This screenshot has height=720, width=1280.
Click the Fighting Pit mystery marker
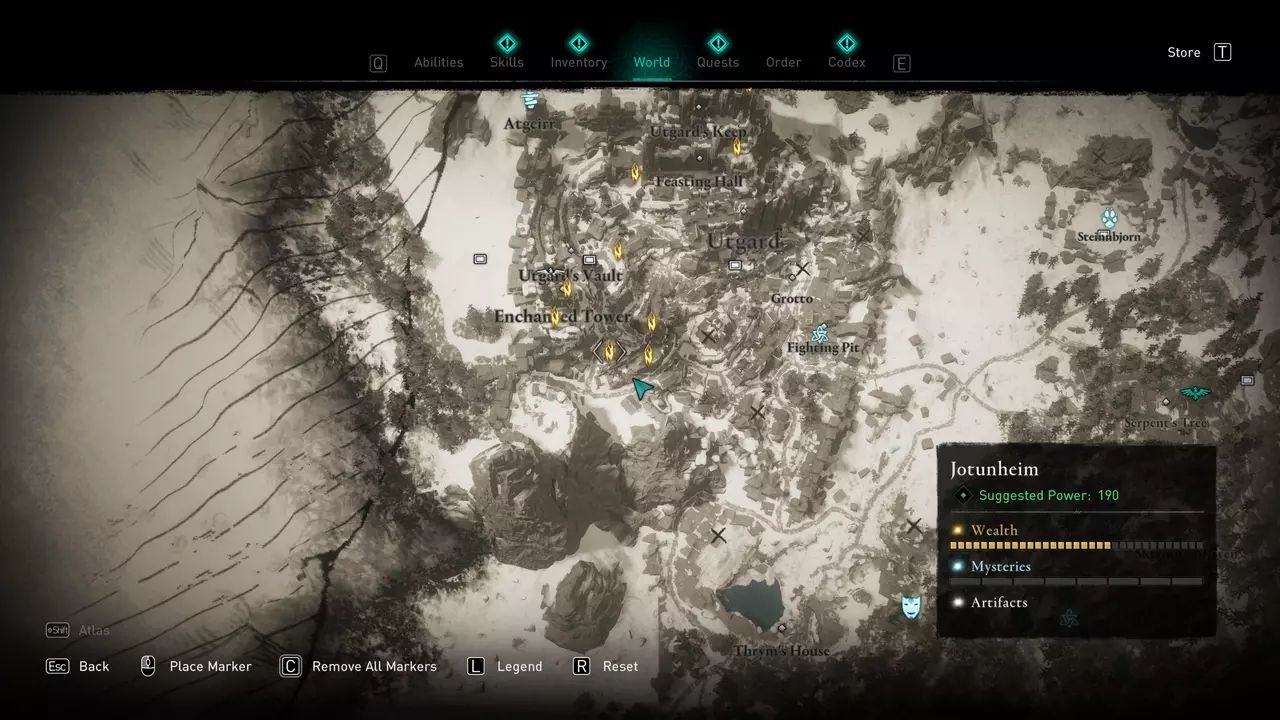[x=821, y=333]
